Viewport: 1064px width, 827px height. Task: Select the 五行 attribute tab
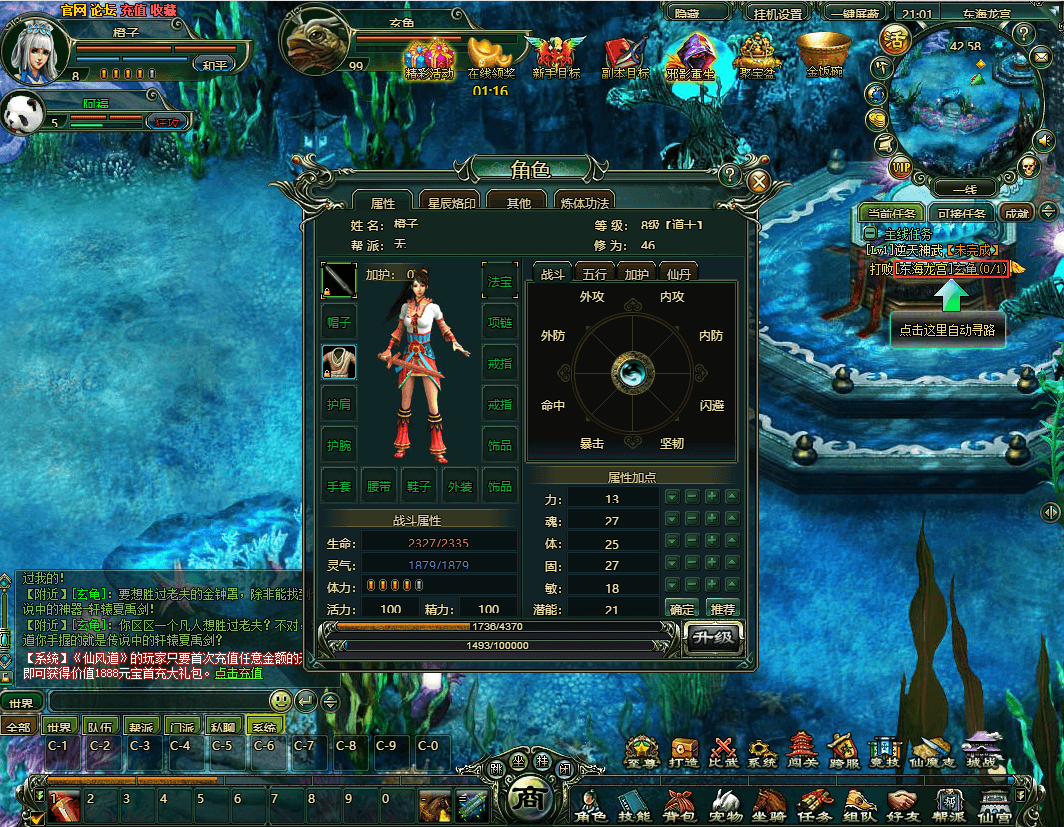pos(594,273)
